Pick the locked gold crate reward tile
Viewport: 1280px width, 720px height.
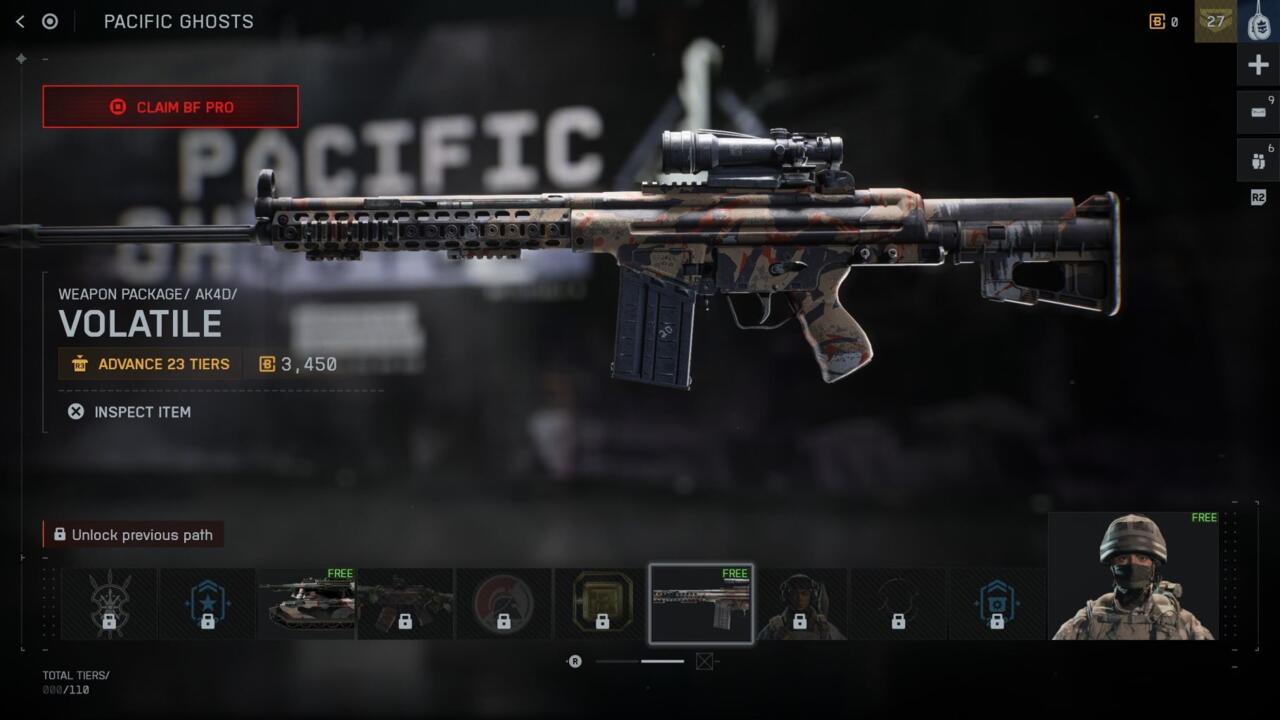coord(602,604)
